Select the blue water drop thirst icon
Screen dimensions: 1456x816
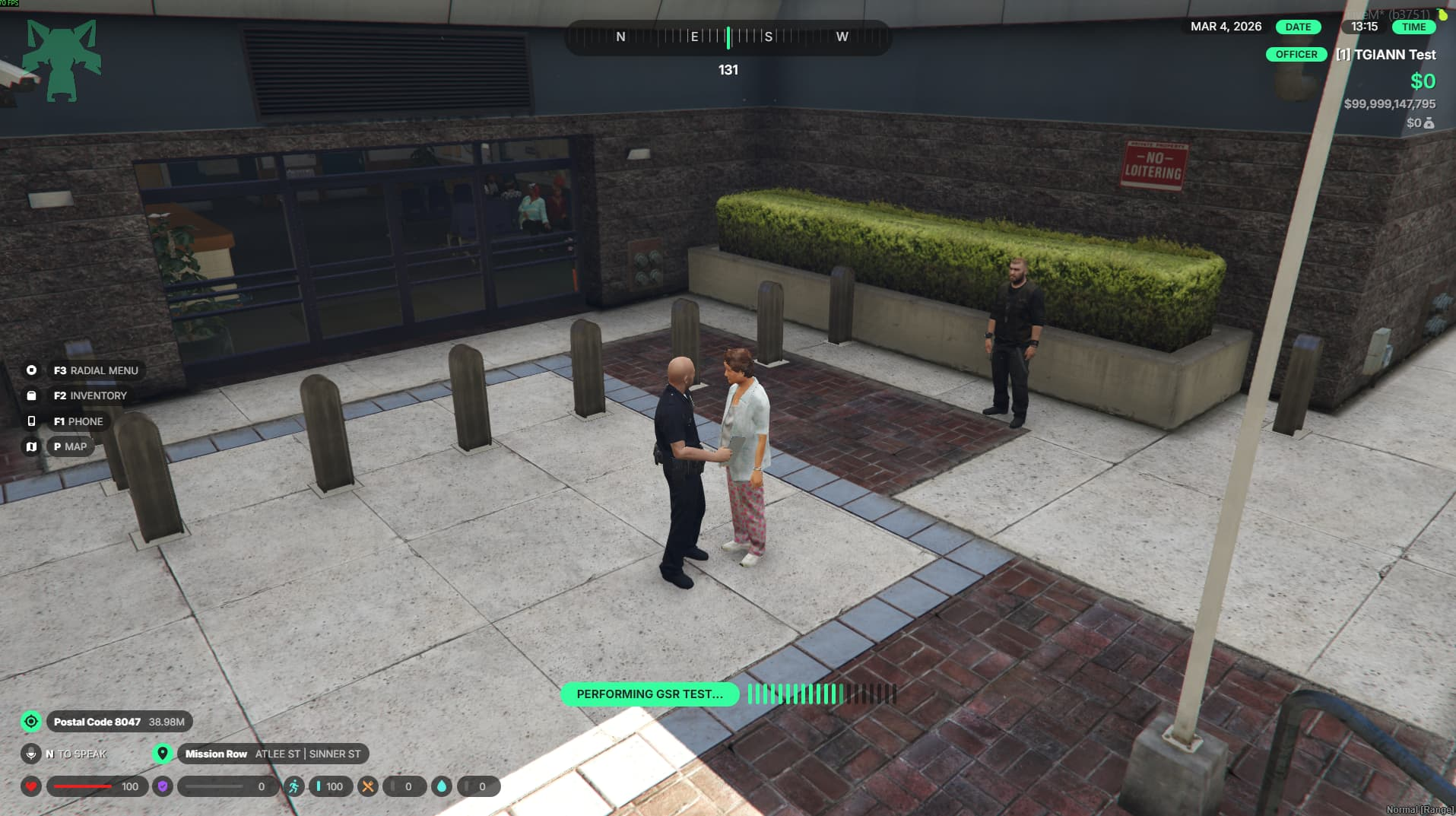pos(442,786)
